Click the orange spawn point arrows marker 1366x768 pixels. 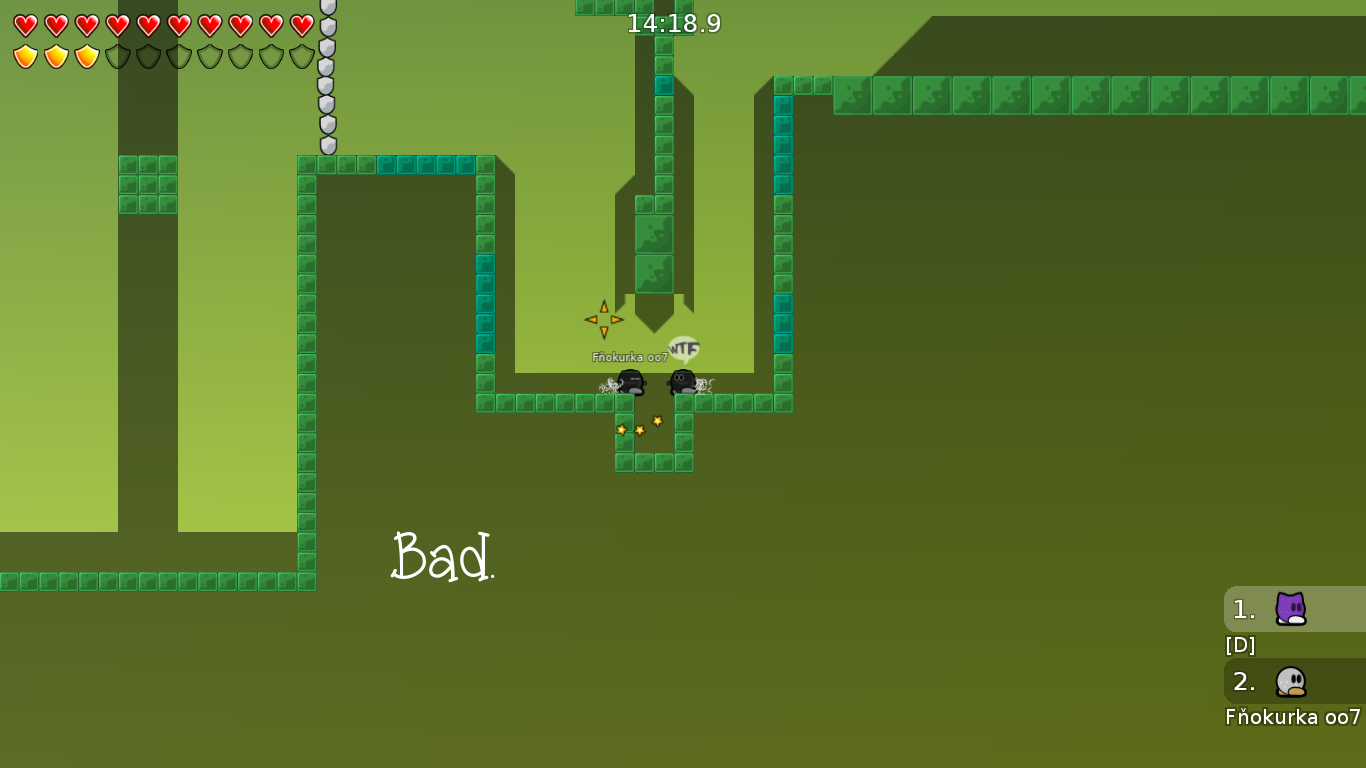pyautogui.click(x=604, y=319)
